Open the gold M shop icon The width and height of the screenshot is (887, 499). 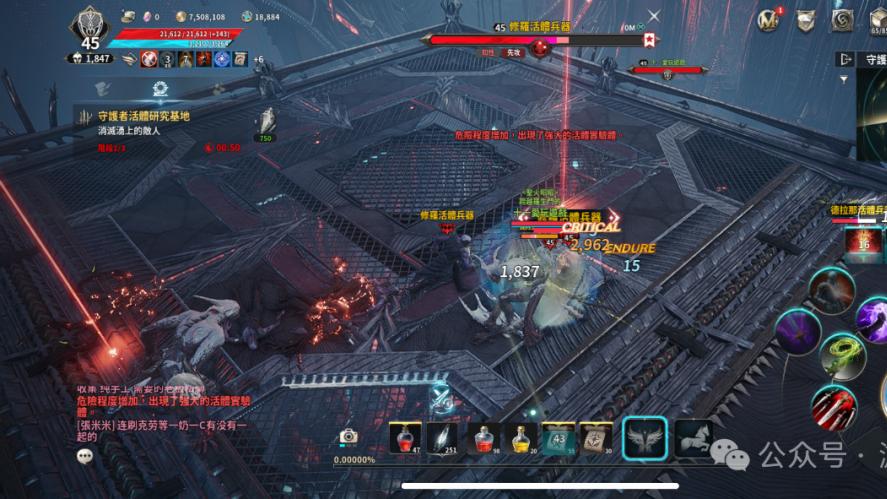tap(769, 19)
